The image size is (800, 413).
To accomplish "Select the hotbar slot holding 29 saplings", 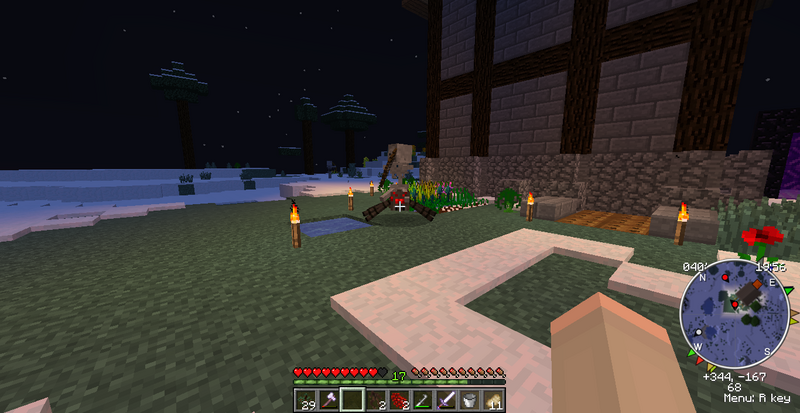I will click(305, 401).
